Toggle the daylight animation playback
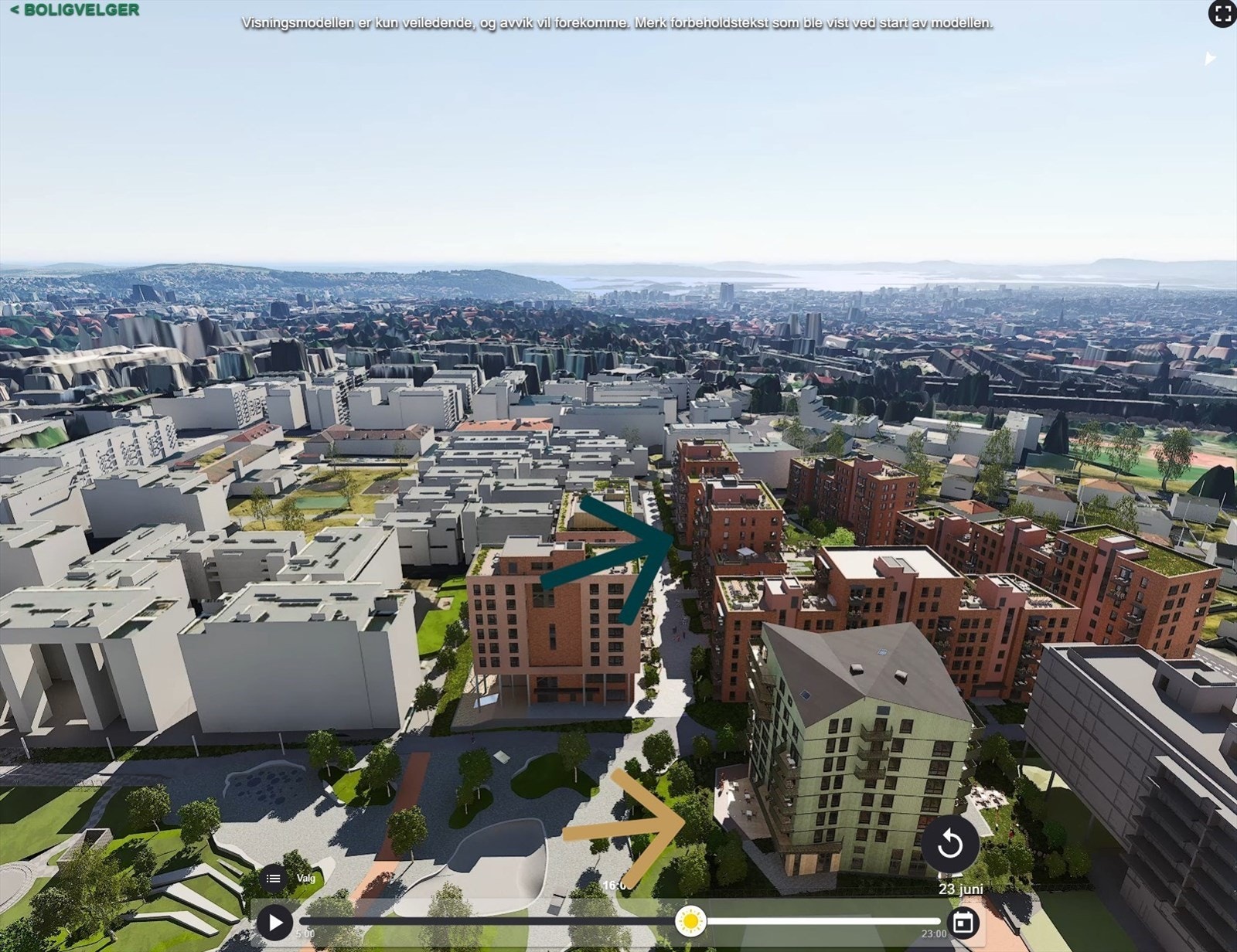 point(274,922)
